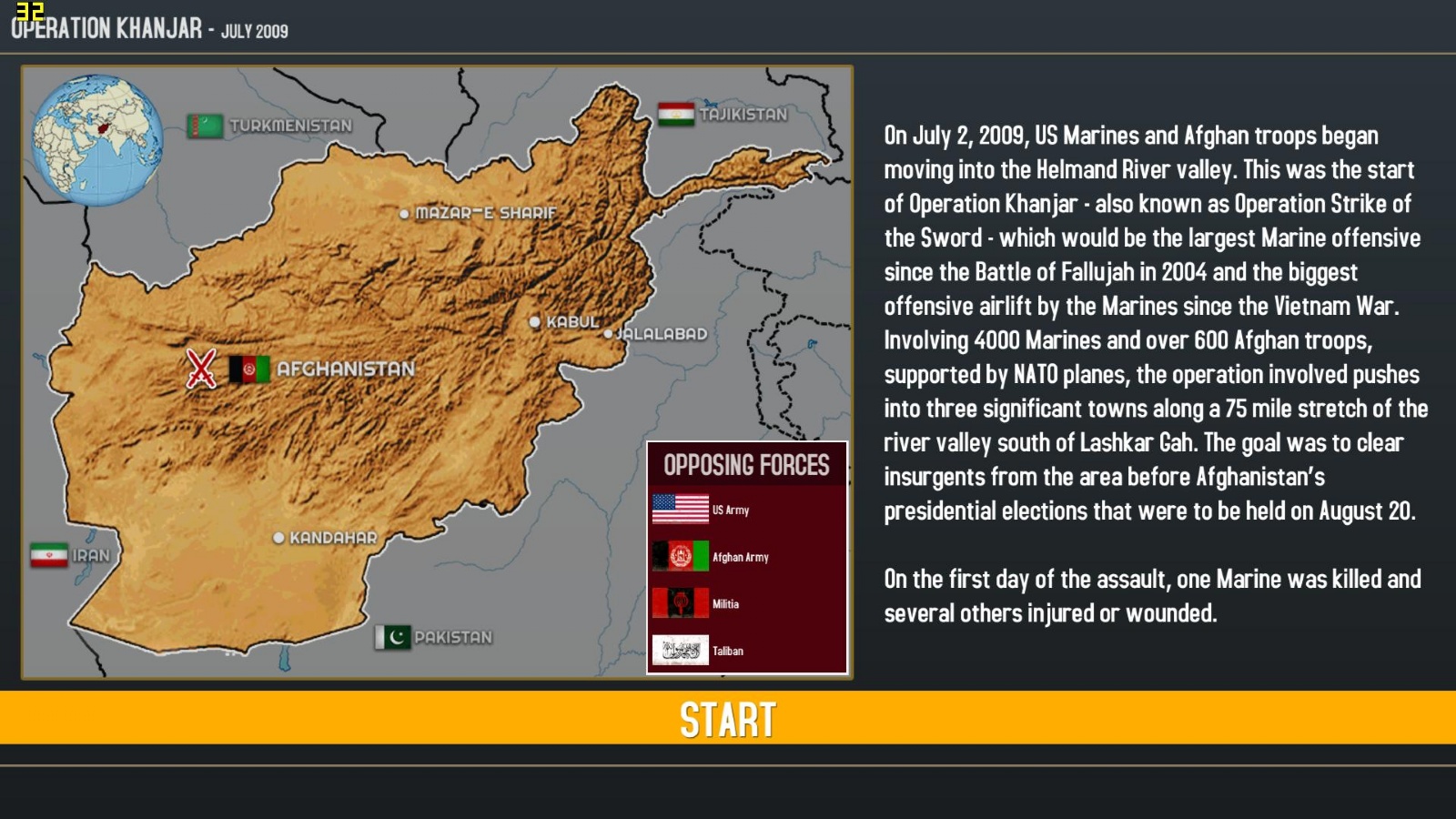
Task: Click the crossed swords battle marker
Action: tap(199, 369)
